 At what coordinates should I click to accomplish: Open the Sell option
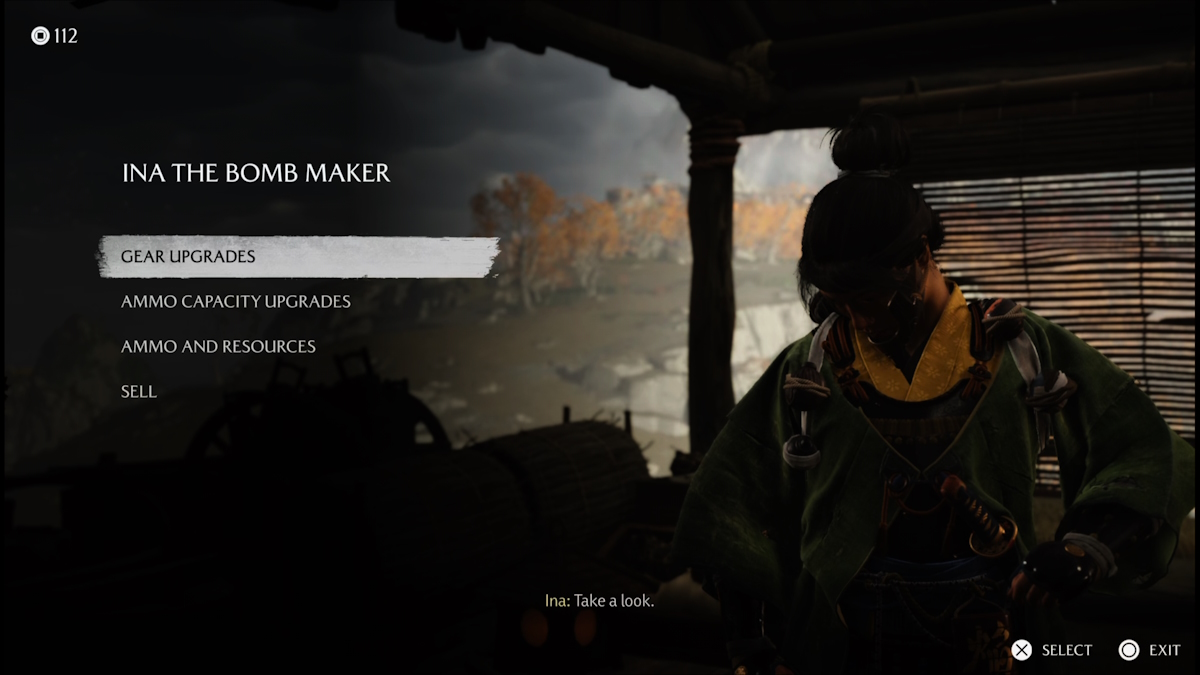coord(139,392)
